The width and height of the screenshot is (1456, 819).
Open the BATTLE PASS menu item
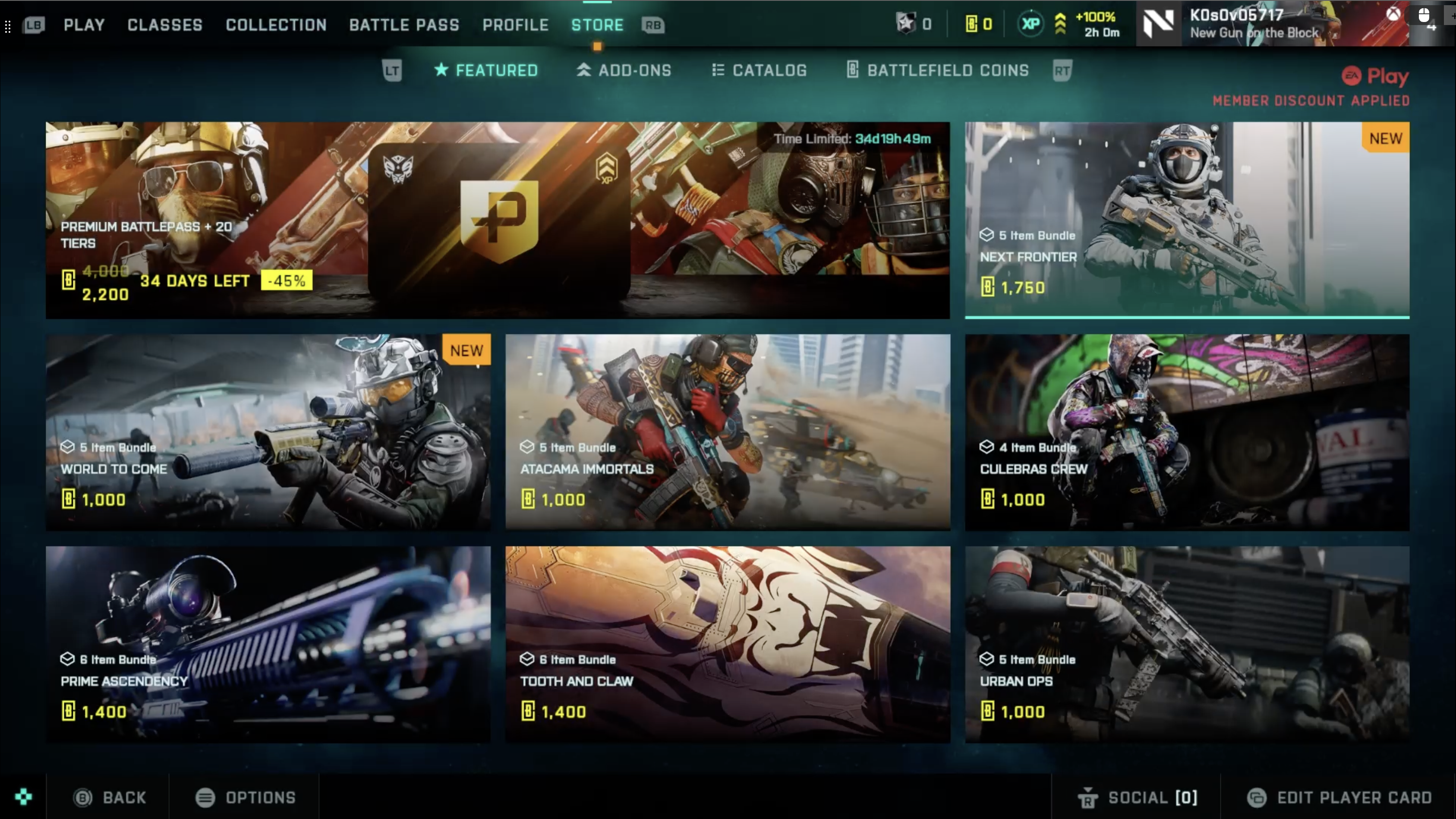[404, 25]
